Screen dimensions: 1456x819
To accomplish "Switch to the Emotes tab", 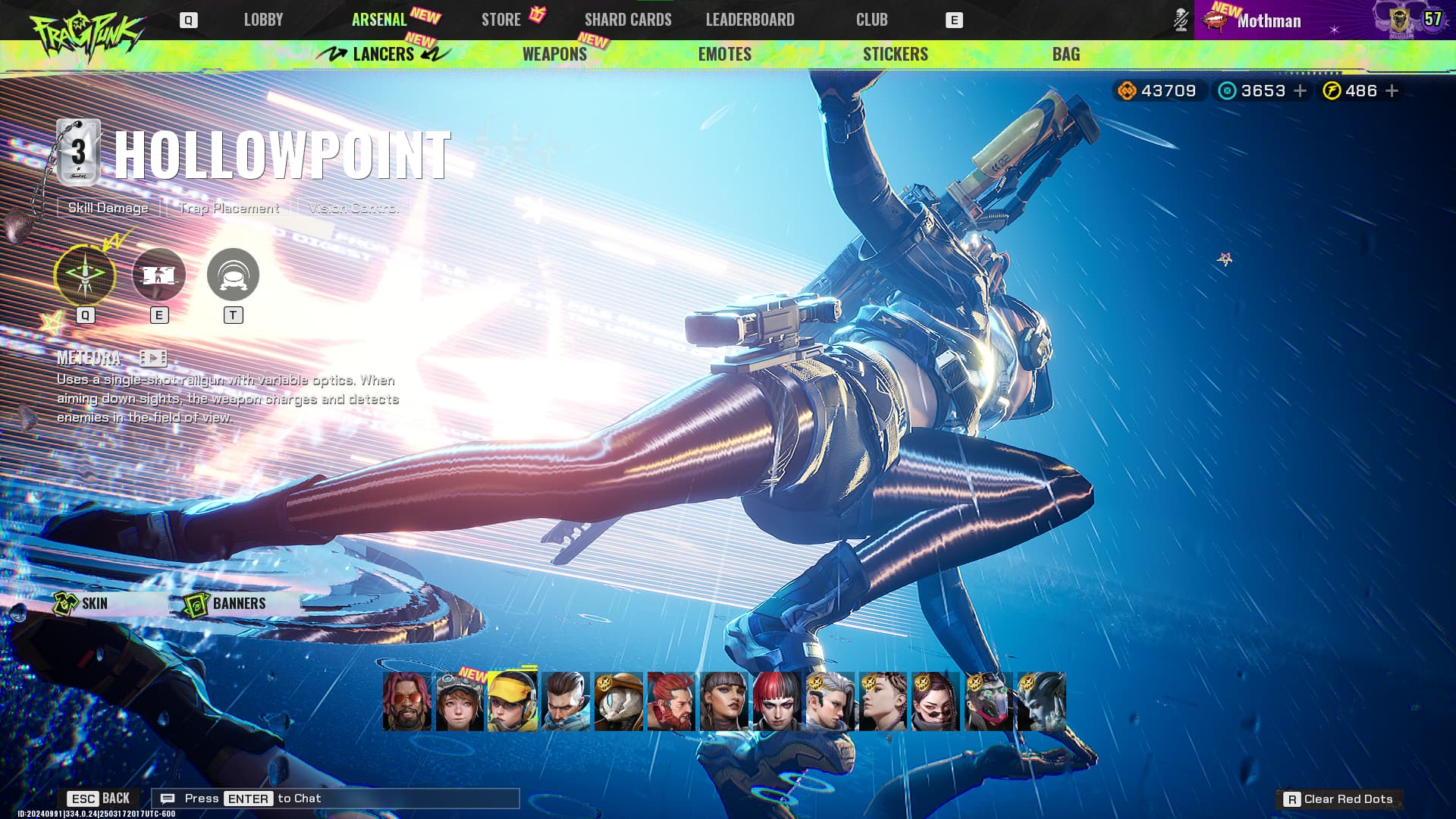I will [x=724, y=54].
